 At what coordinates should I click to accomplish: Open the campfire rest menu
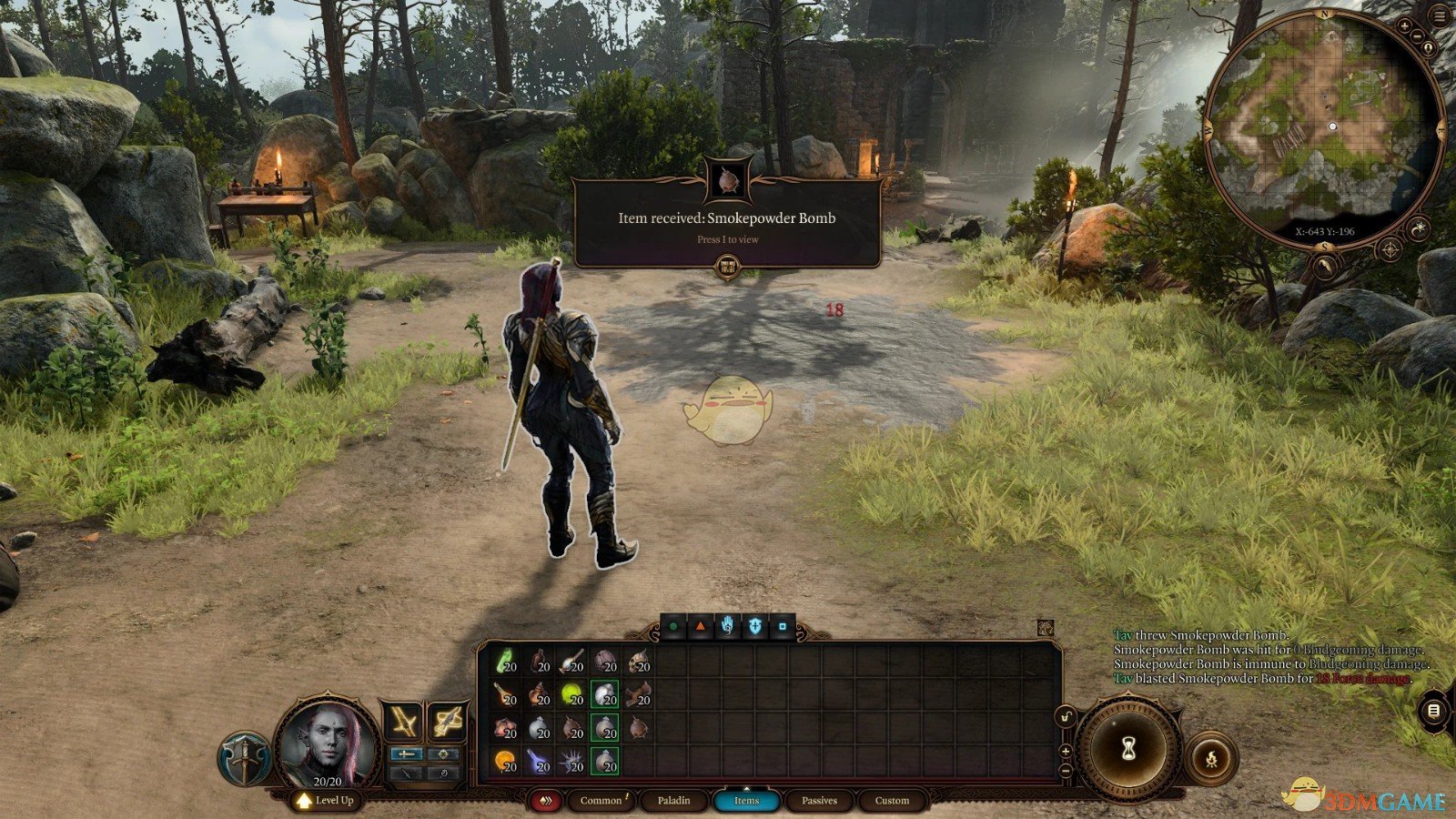coord(1211,758)
